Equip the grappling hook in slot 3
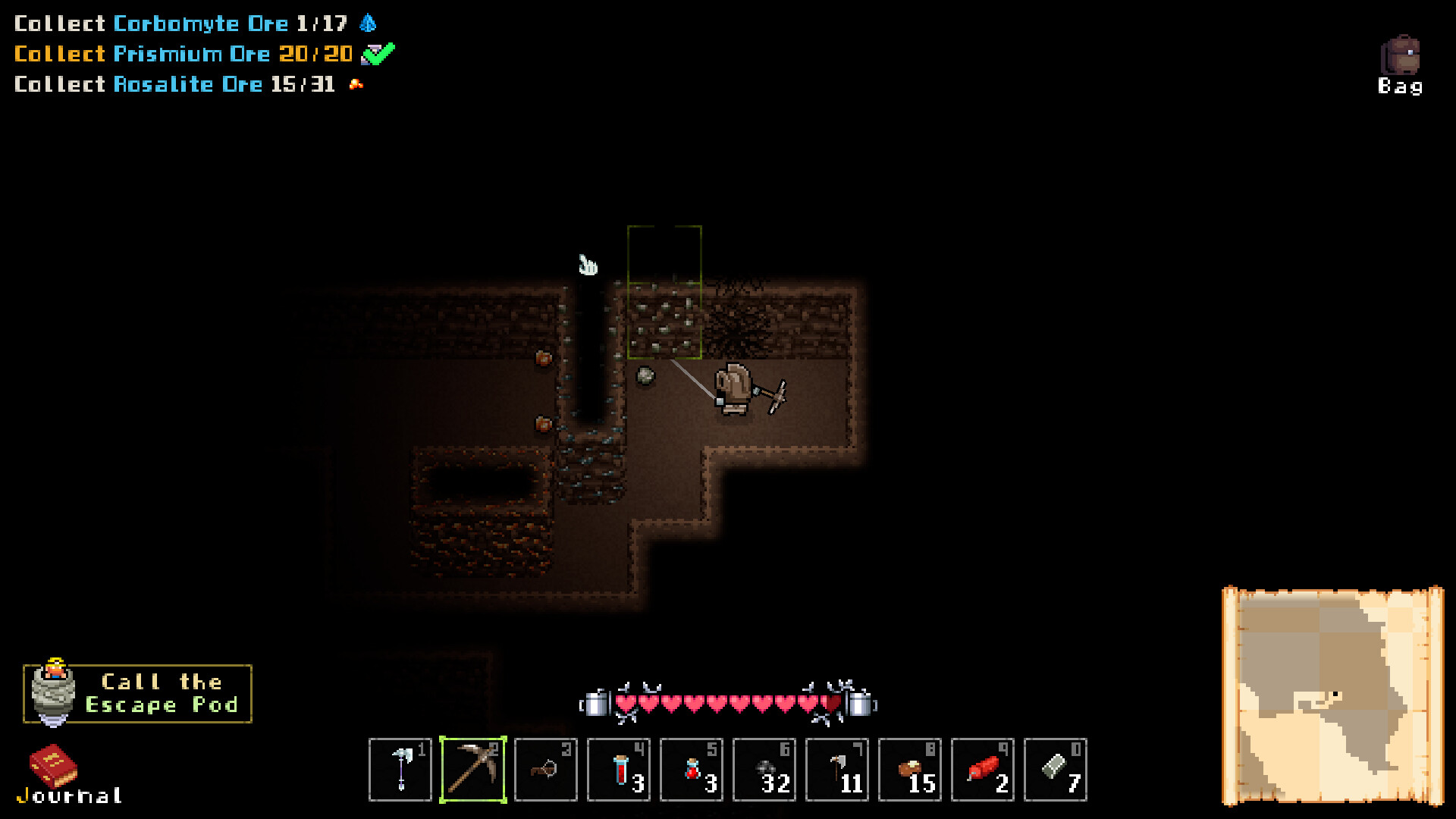The height and width of the screenshot is (819, 1456). tap(545, 770)
